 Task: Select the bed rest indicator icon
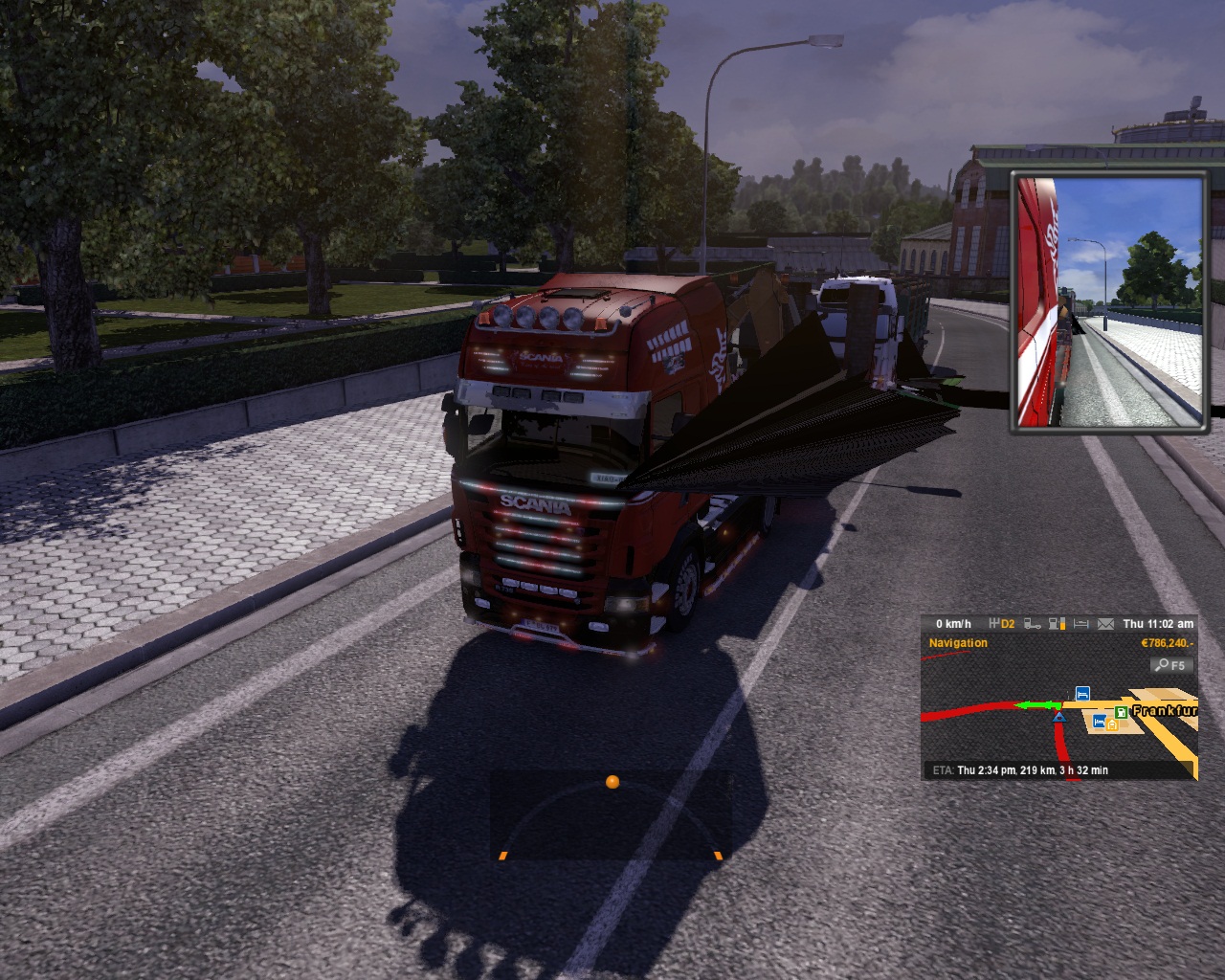click(1081, 624)
